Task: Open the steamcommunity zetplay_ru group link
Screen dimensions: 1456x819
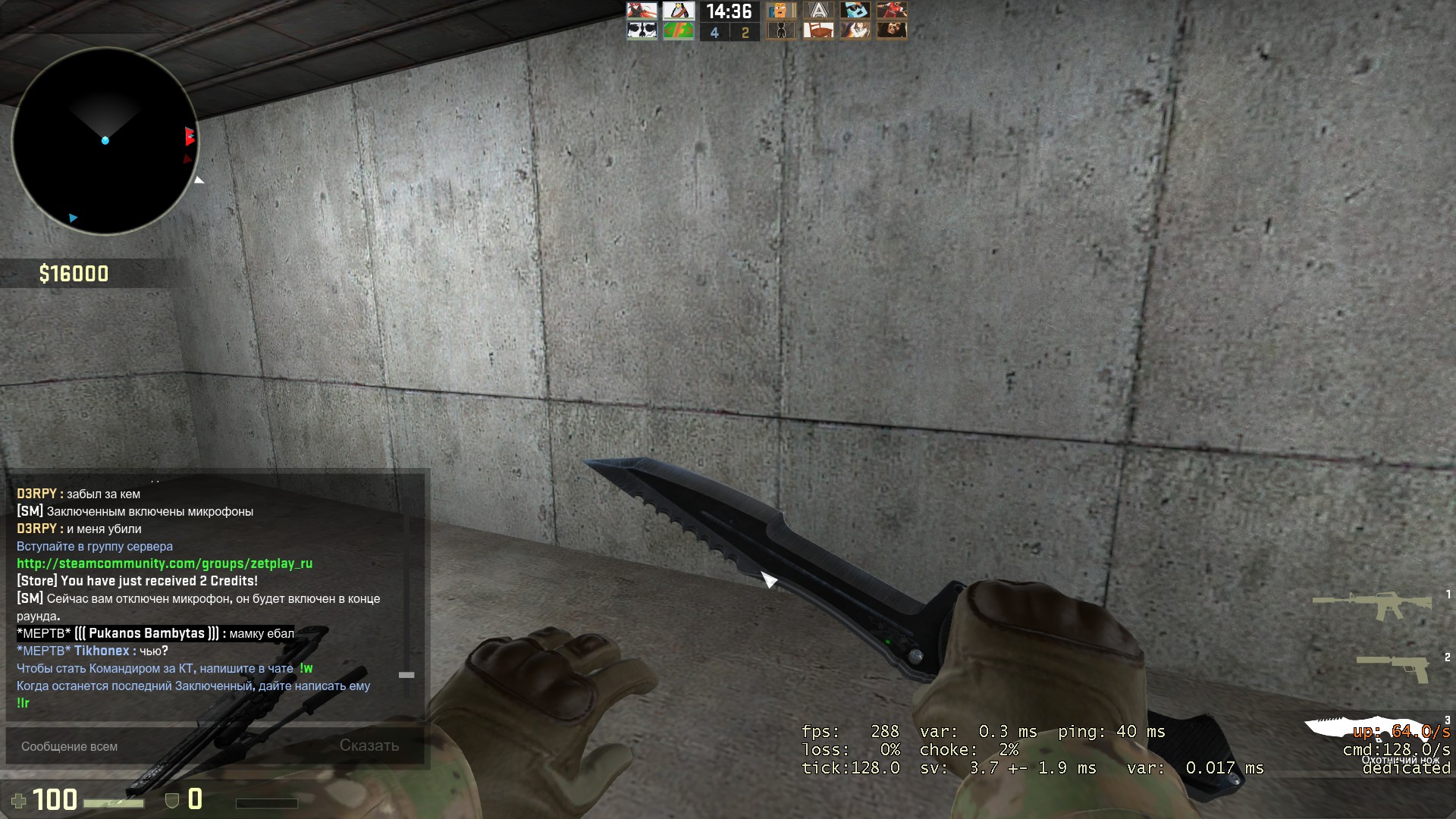Action: (165, 563)
